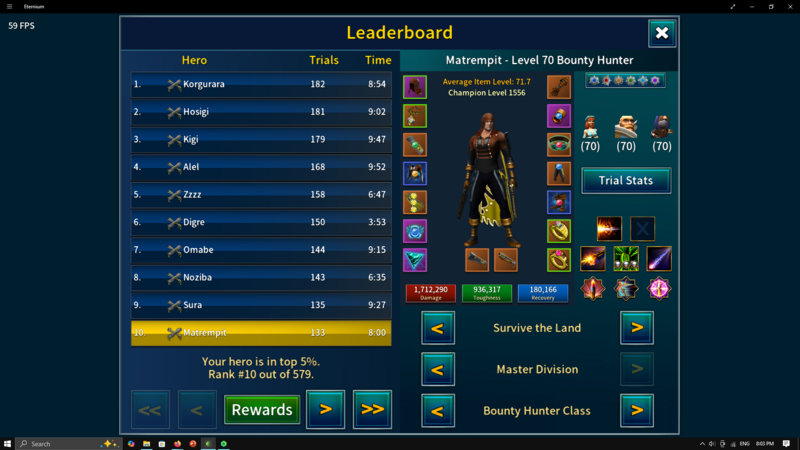The width and height of the screenshot is (800, 450).
Task: Inspect the blue diamond gem equipment slot
Action: tap(415, 260)
